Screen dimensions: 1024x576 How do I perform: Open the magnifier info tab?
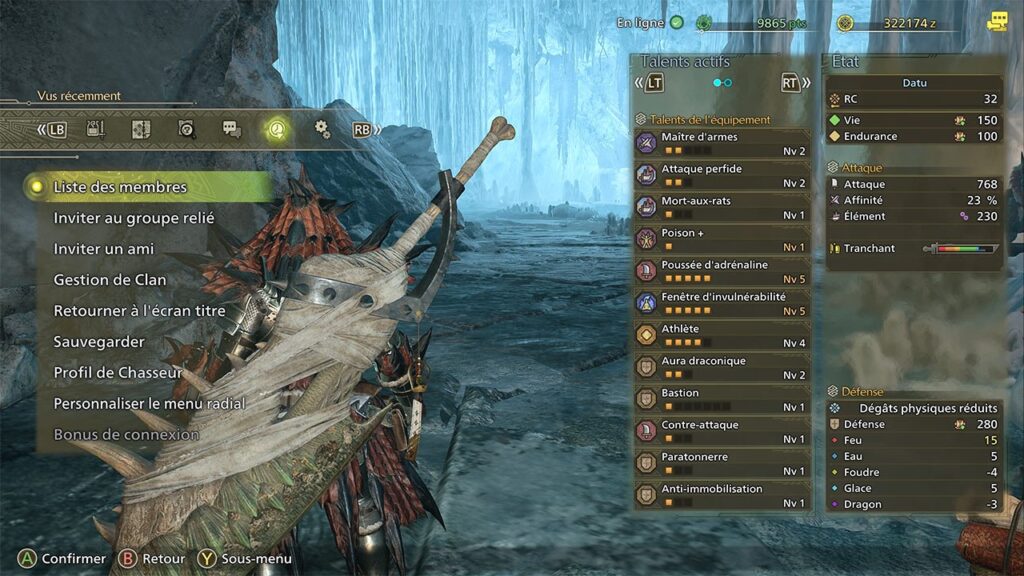point(186,129)
